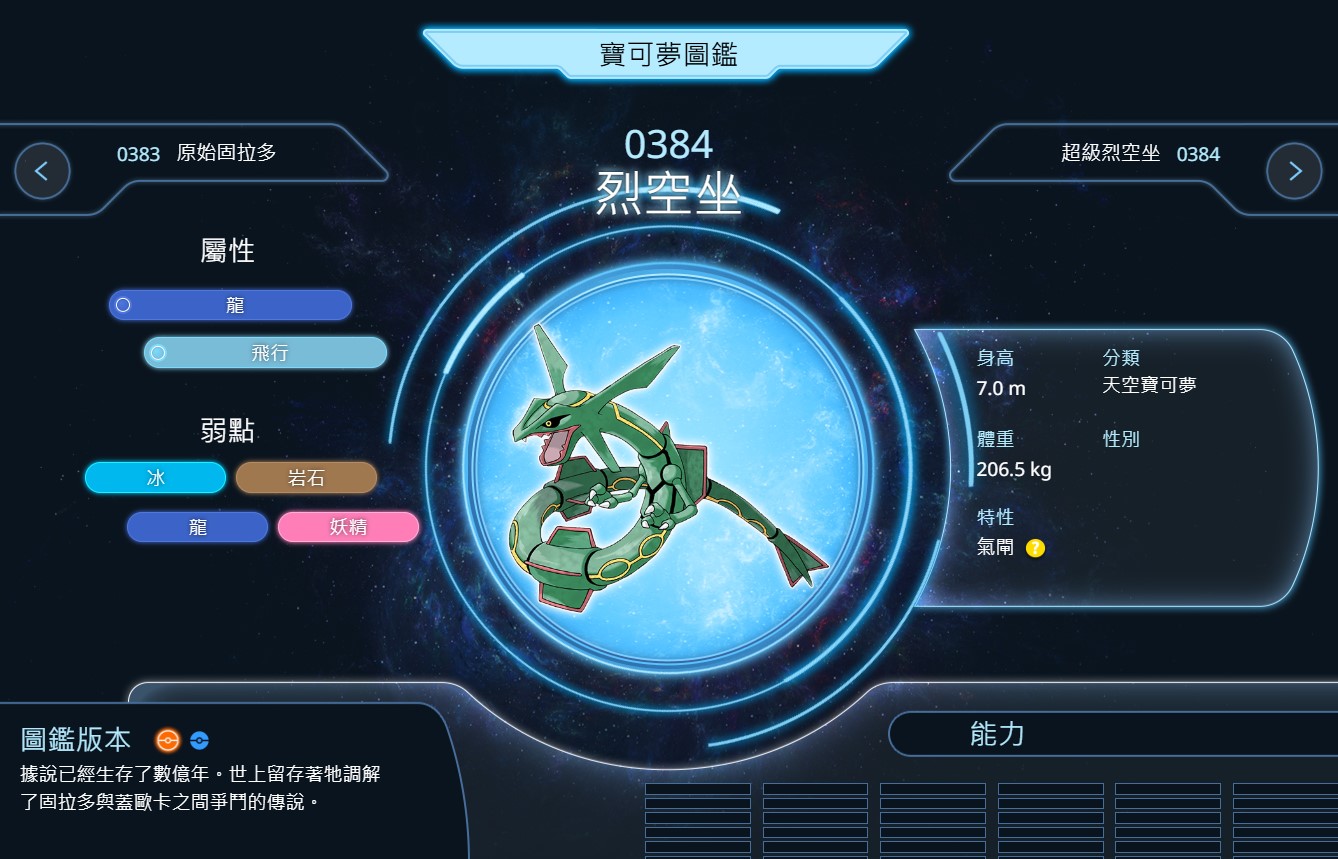The height and width of the screenshot is (859, 1338).
Task: Open the 0383 原始固拉多 entry
Action: click(x=197, y=154)
